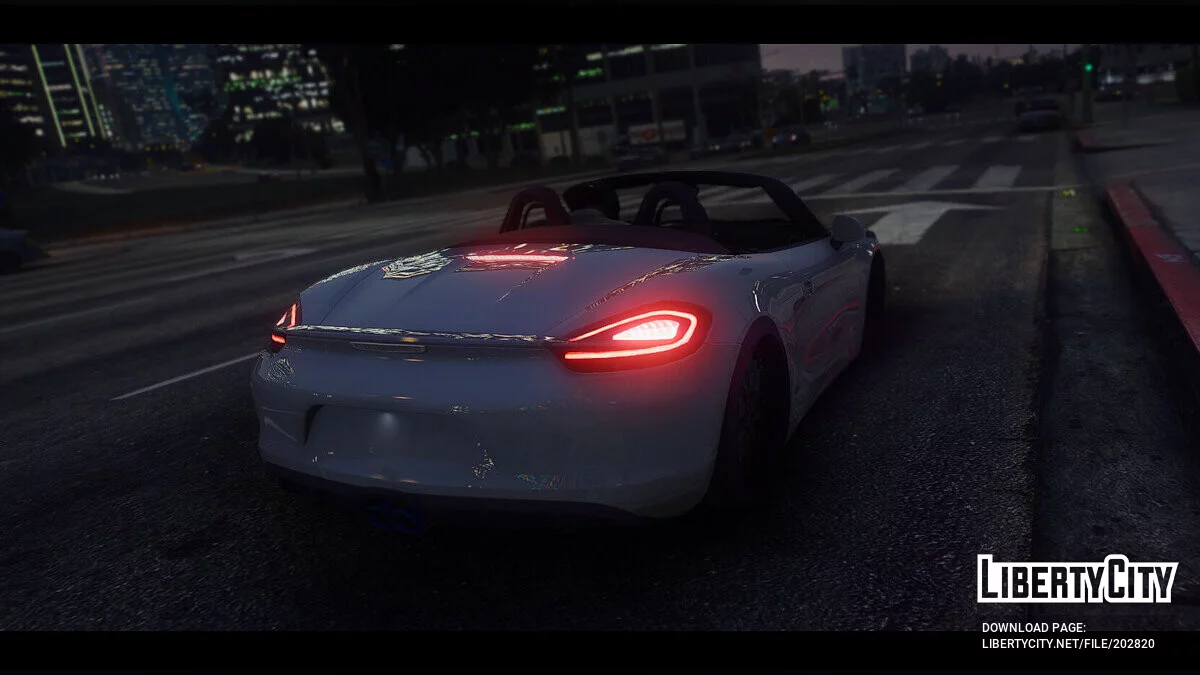
Task: Open the libertycity.net/file/202820 download link
Action: [1067, 644]
